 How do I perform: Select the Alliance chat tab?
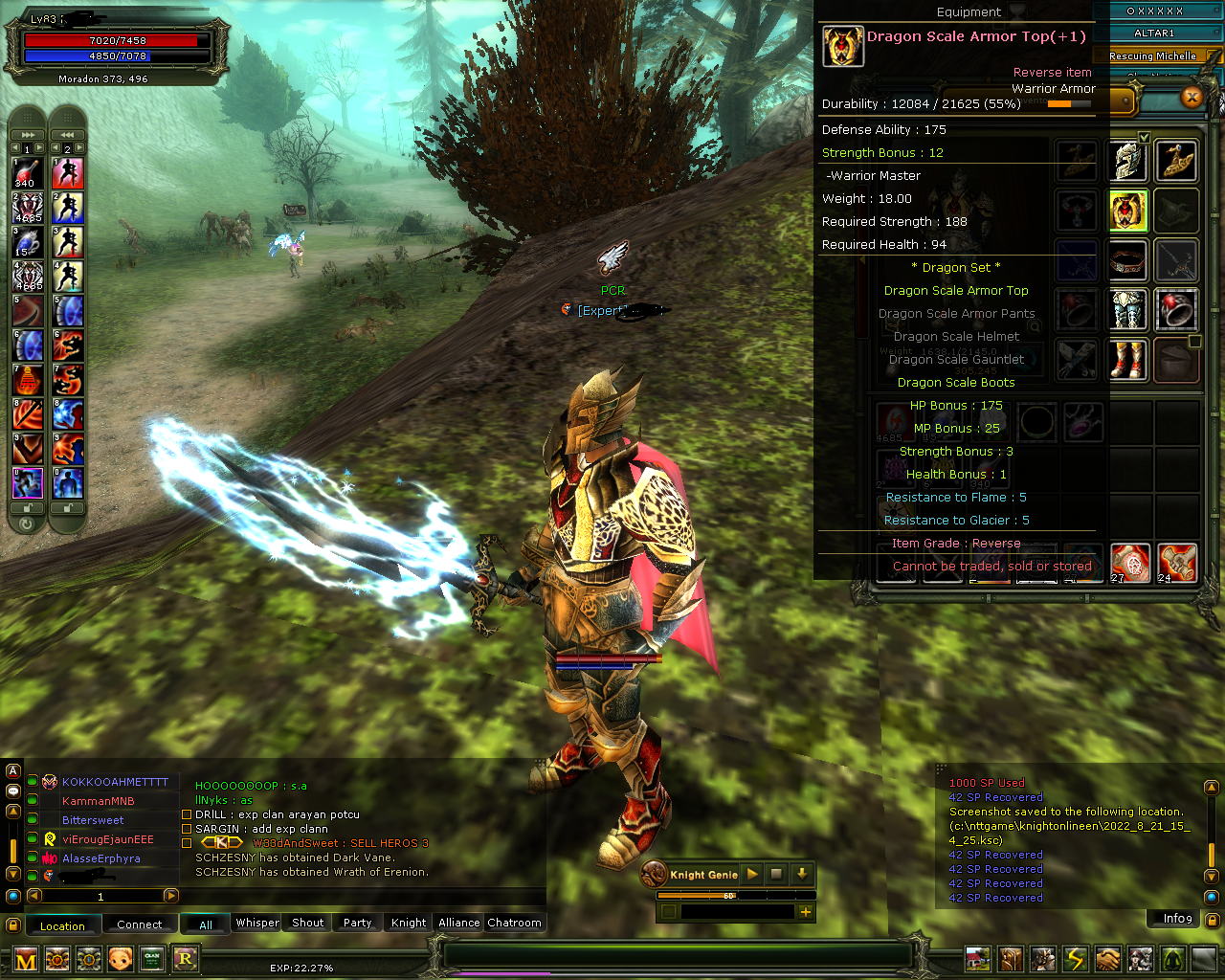pyautogui.click(x=457, y=923)
